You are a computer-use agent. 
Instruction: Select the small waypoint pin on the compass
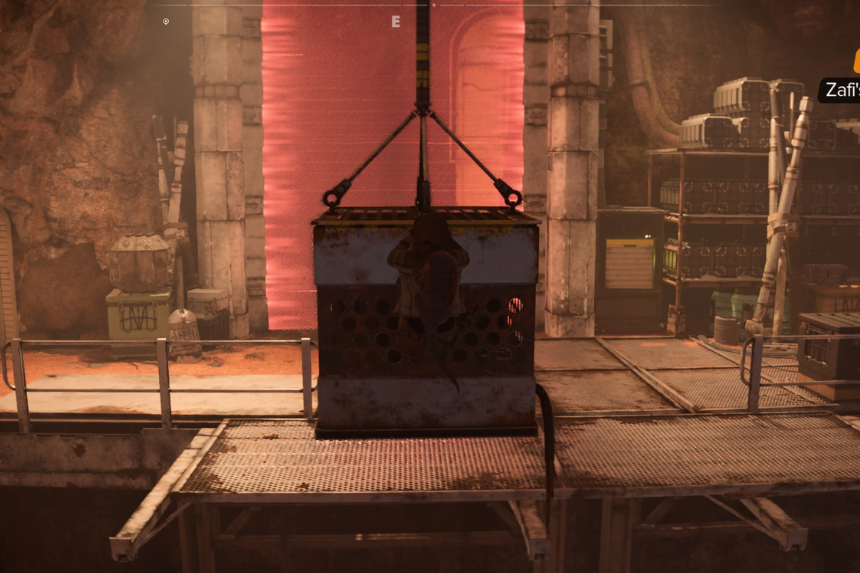[x=166, y=21]
